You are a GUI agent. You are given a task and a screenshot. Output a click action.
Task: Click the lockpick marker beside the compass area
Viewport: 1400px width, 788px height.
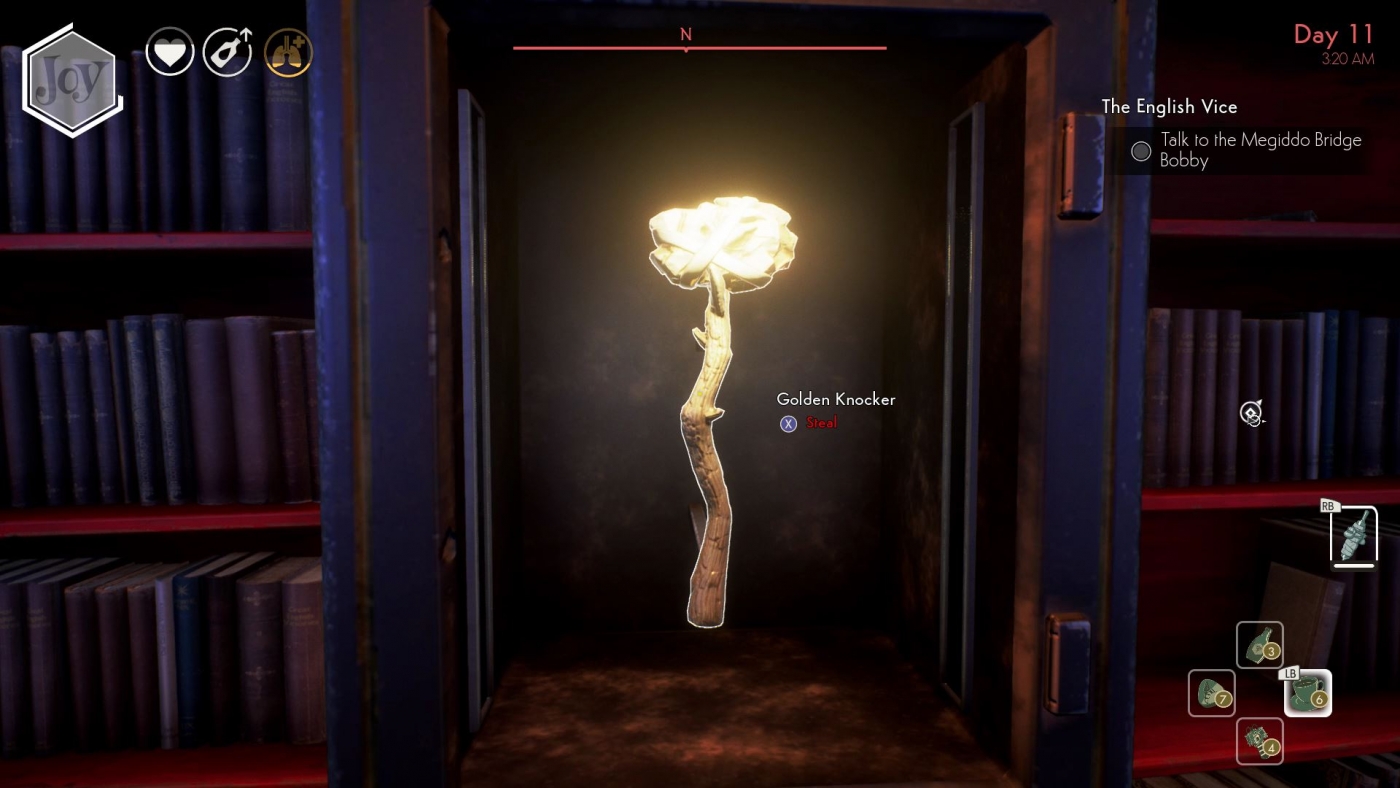click(1251, 413)
